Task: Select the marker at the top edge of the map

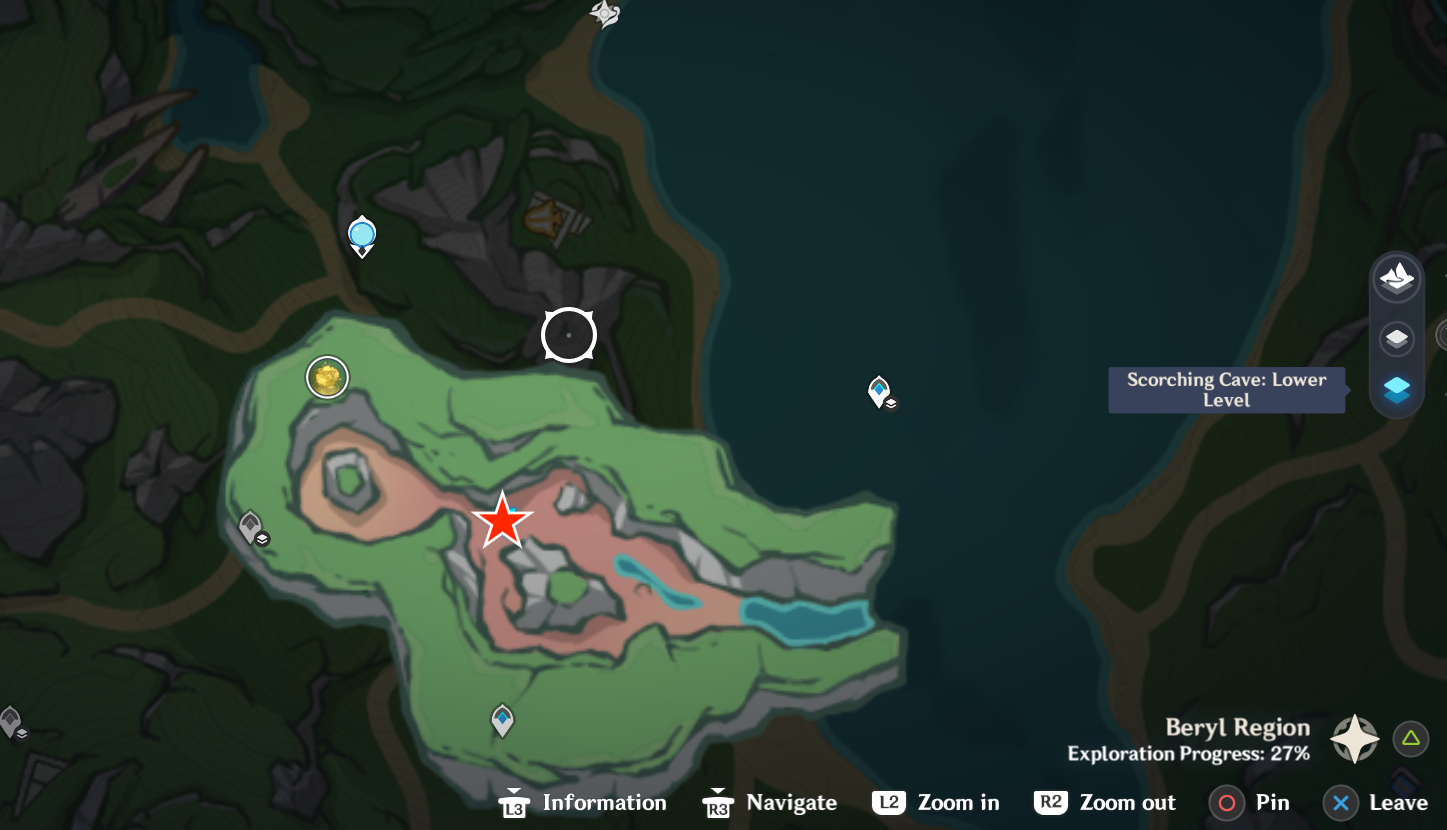Action: pyautogui.click(x=602, y=14)
